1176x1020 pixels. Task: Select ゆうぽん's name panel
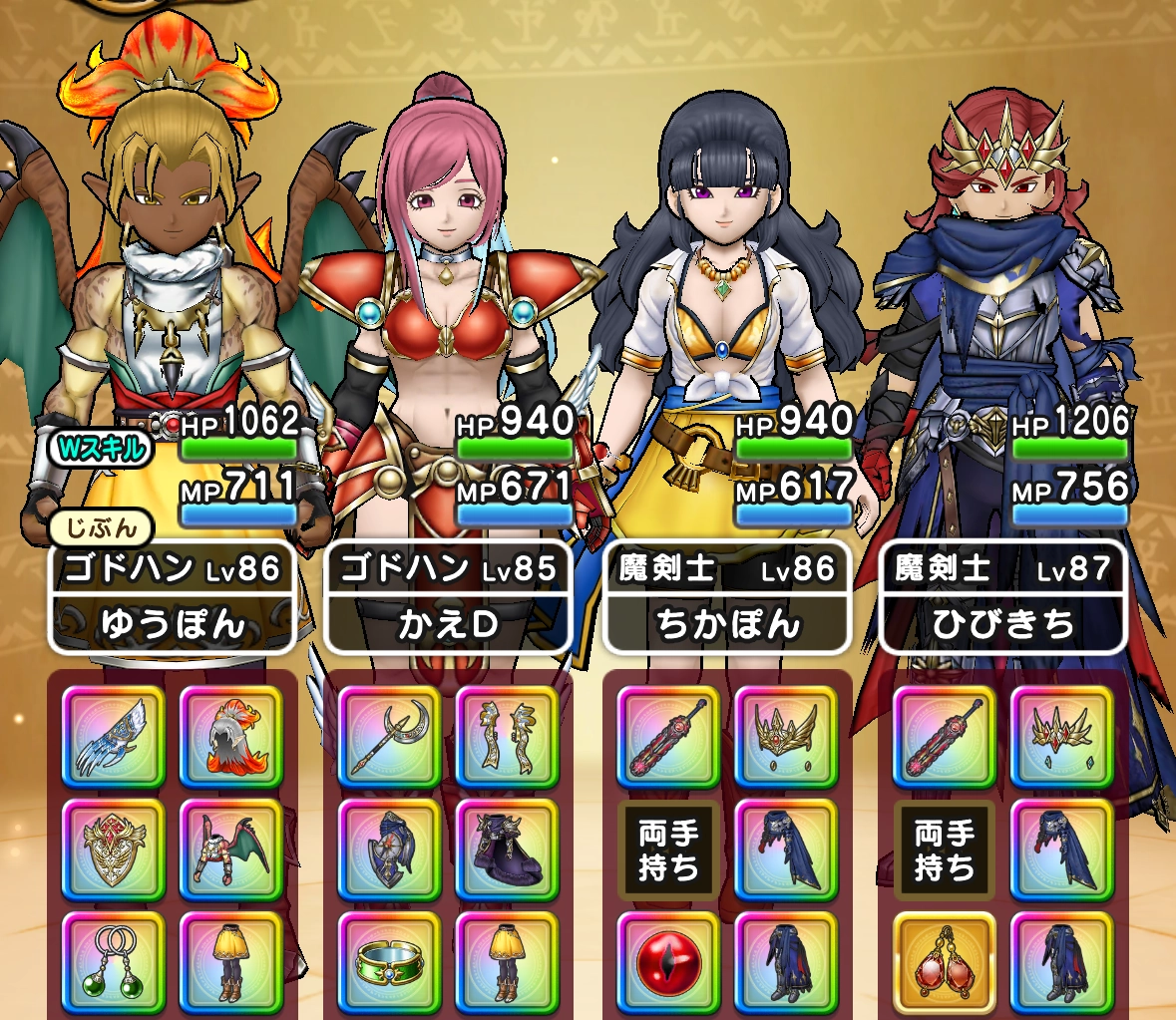tap(173, 597)
